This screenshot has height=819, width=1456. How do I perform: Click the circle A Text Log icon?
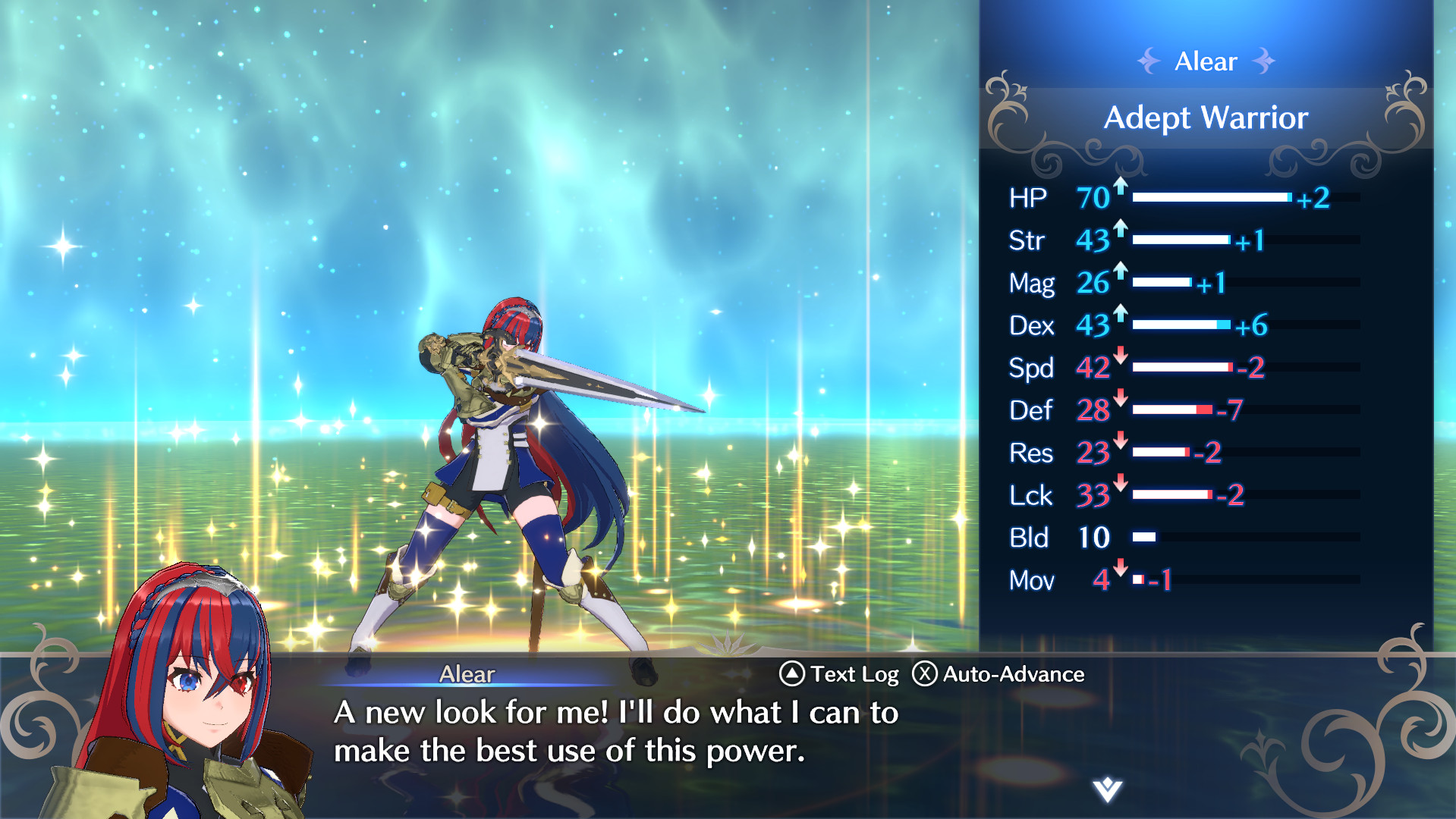click(791, 673)
